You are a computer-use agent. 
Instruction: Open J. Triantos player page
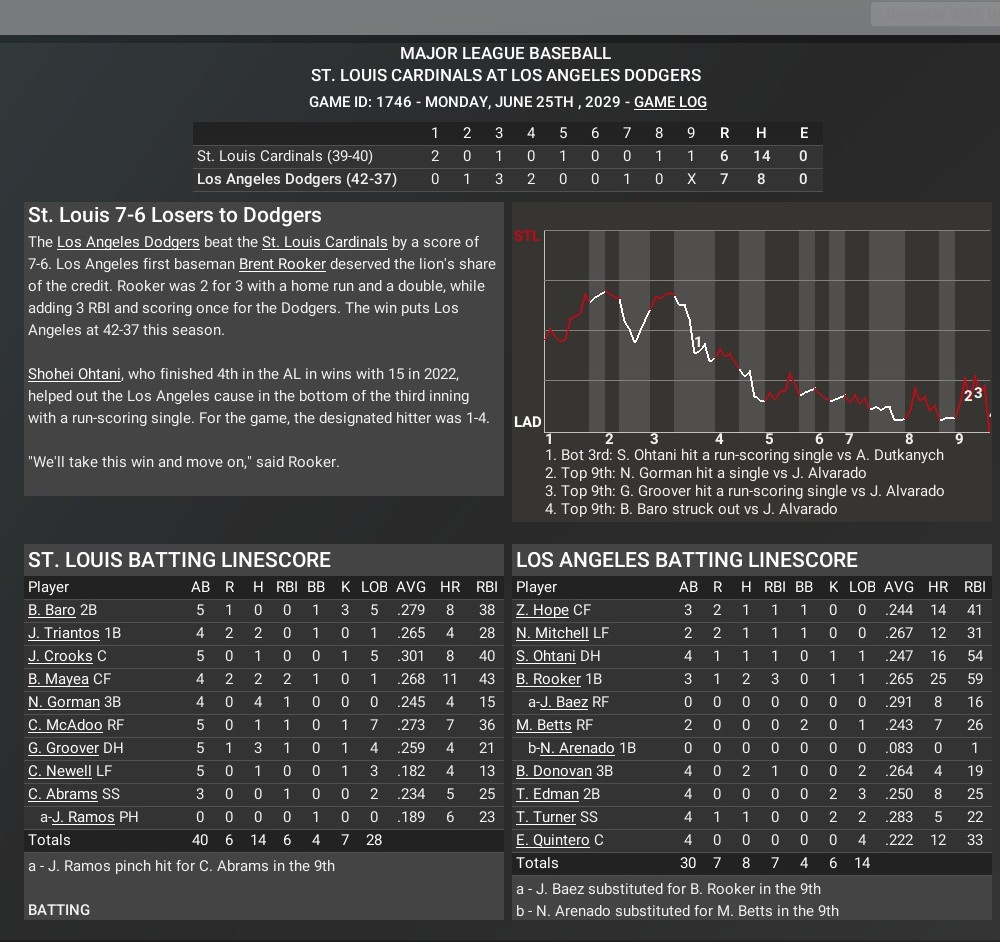point(64,633)
